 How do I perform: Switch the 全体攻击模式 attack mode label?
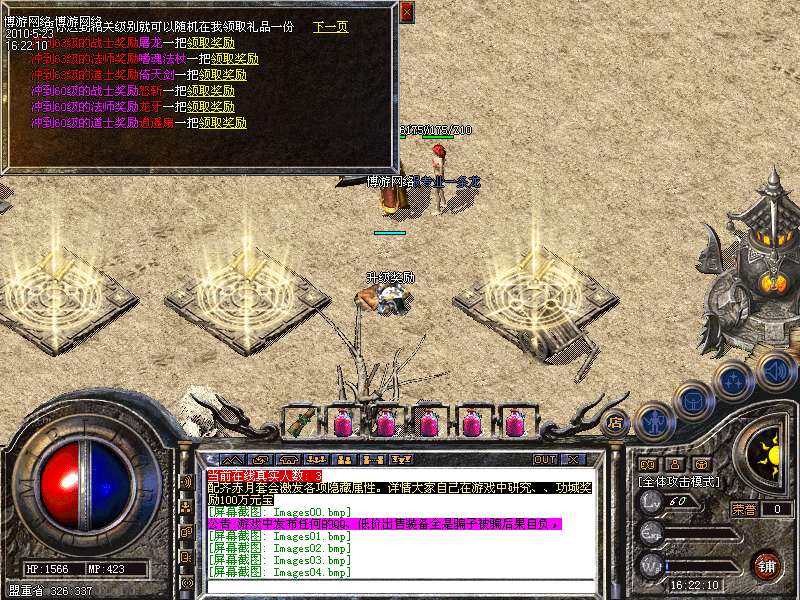click(x=681, y=481)
